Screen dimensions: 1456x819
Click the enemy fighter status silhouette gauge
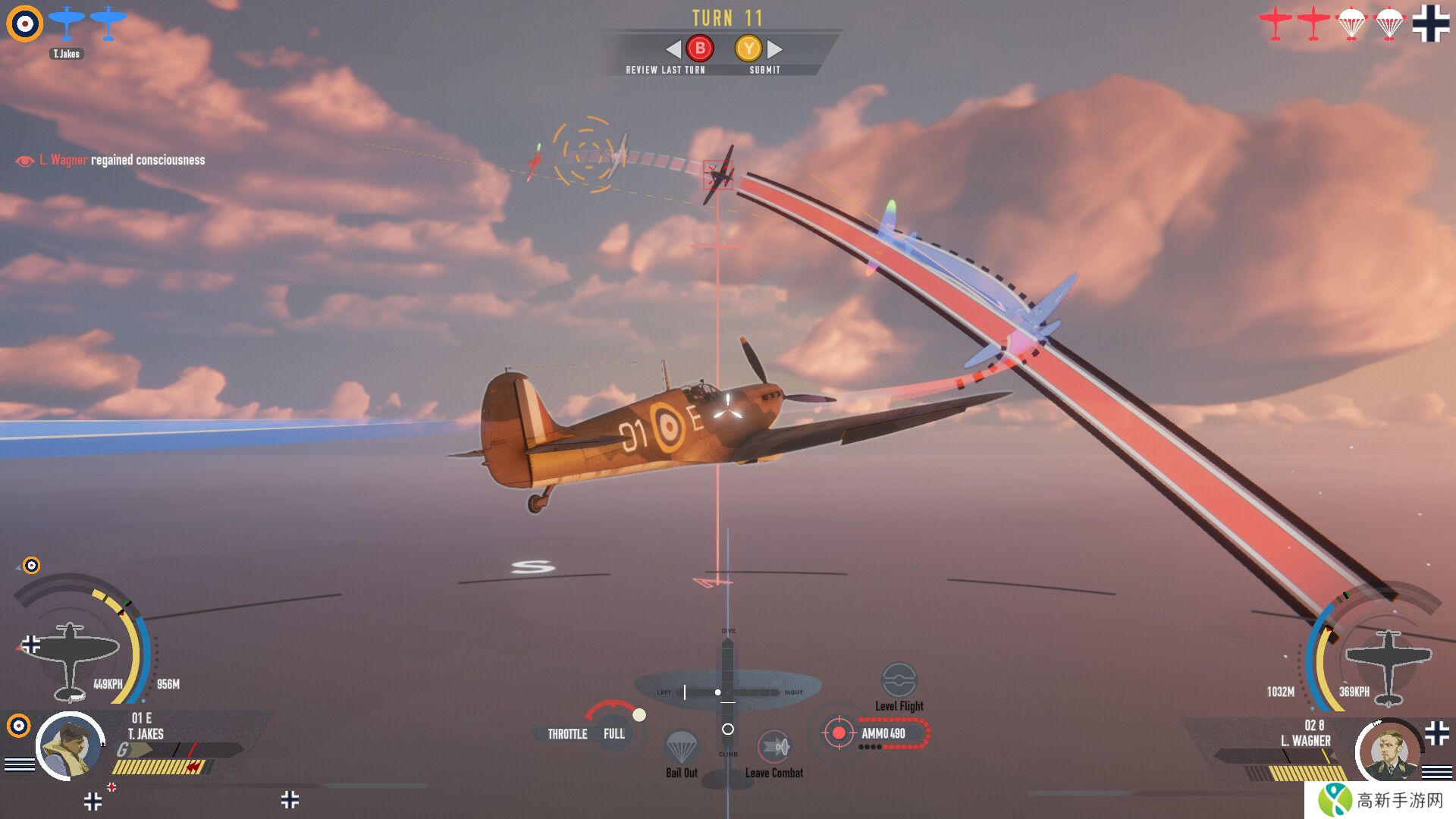click(x=1388, y=664)
